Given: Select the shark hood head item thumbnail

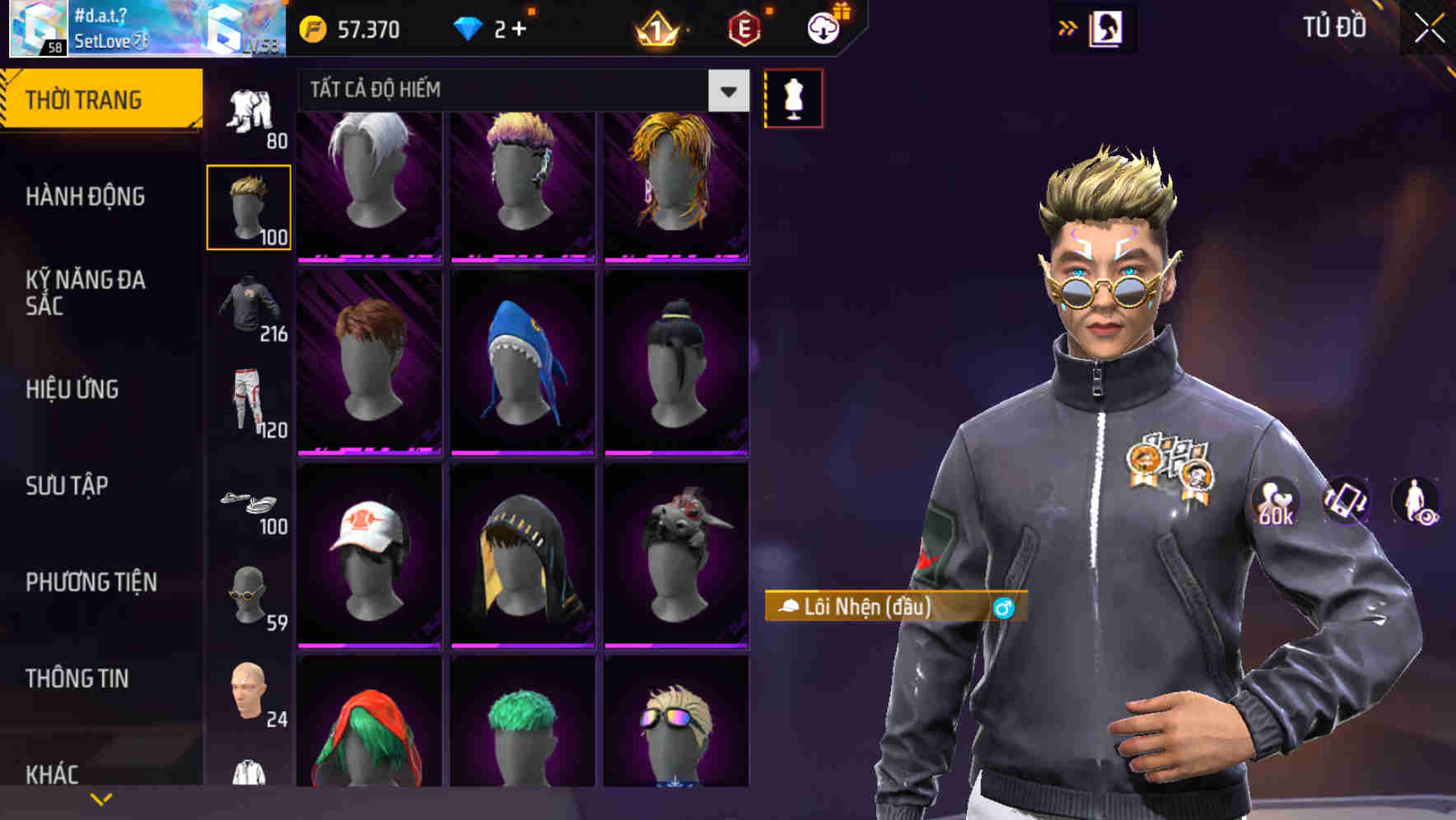Looking at the screenshot, I should pyautogui.click(x=522, y=362).
